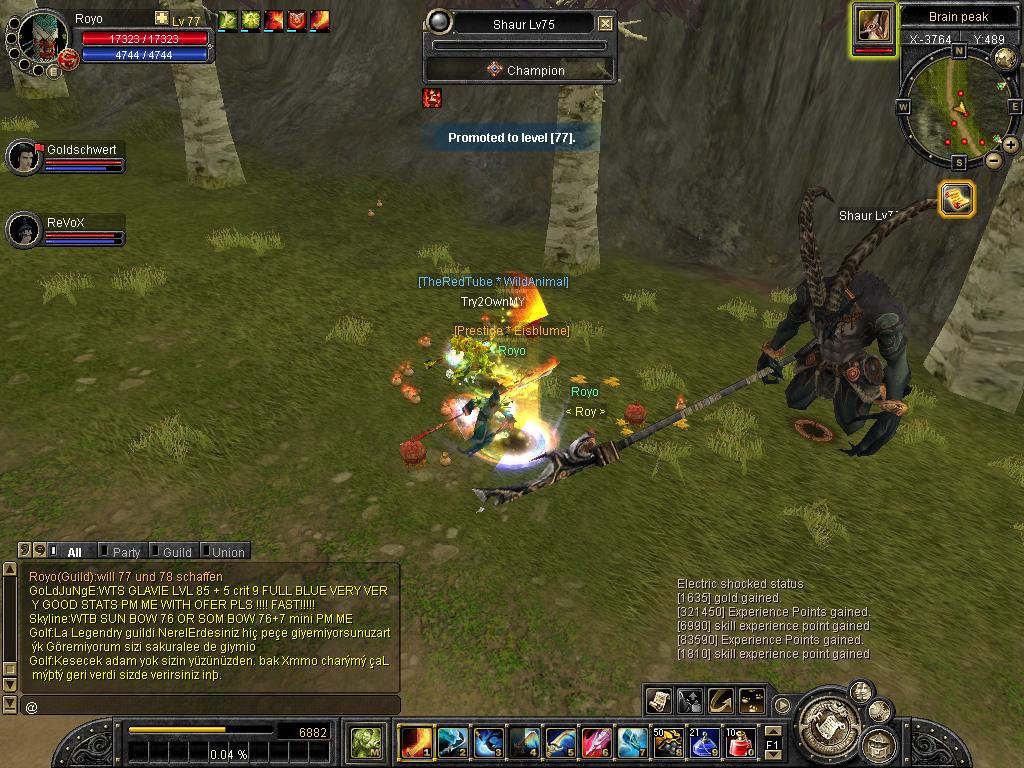1024x768 pixels.
Task: Zoom out the minimap with minus button
Action: [994, 160]
